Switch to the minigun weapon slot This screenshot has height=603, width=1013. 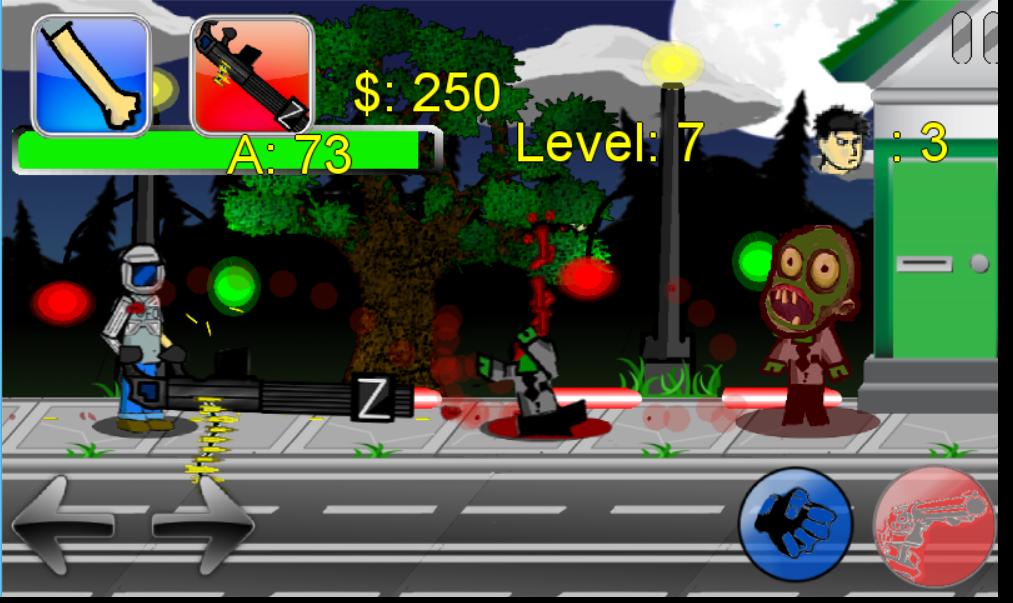pos(252,75)
